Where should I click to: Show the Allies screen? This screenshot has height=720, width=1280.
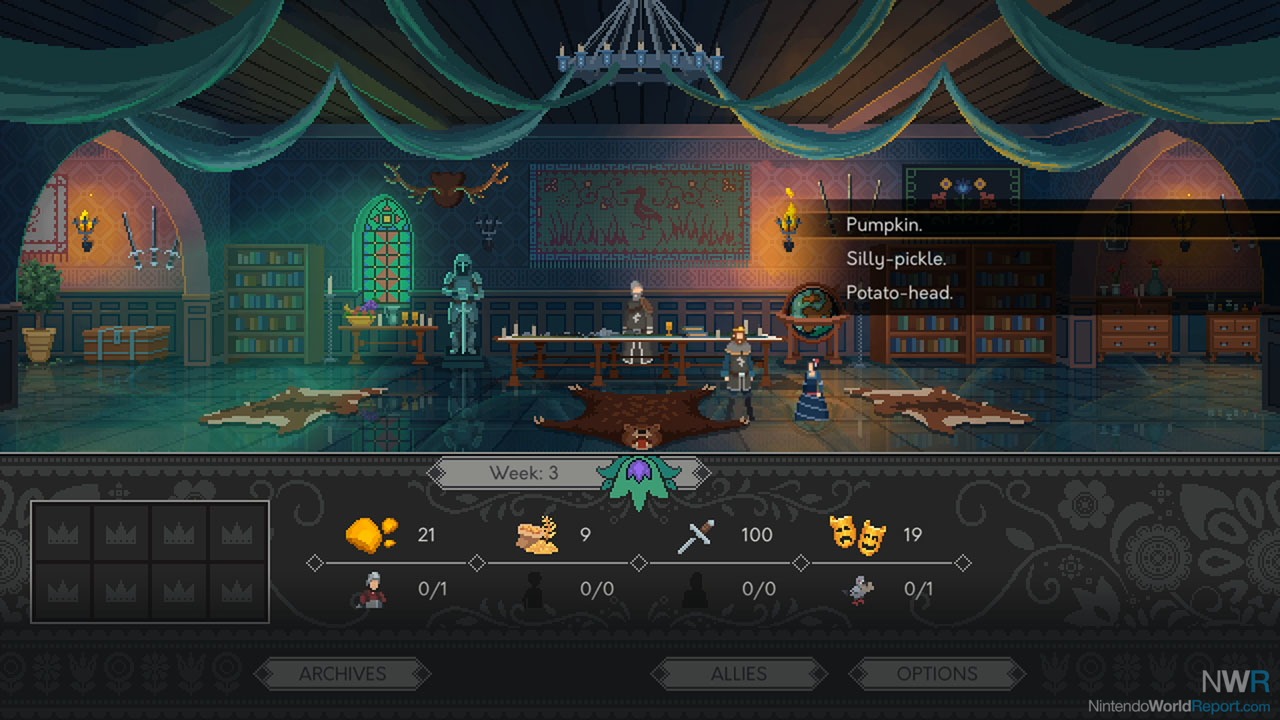[738, 674]
